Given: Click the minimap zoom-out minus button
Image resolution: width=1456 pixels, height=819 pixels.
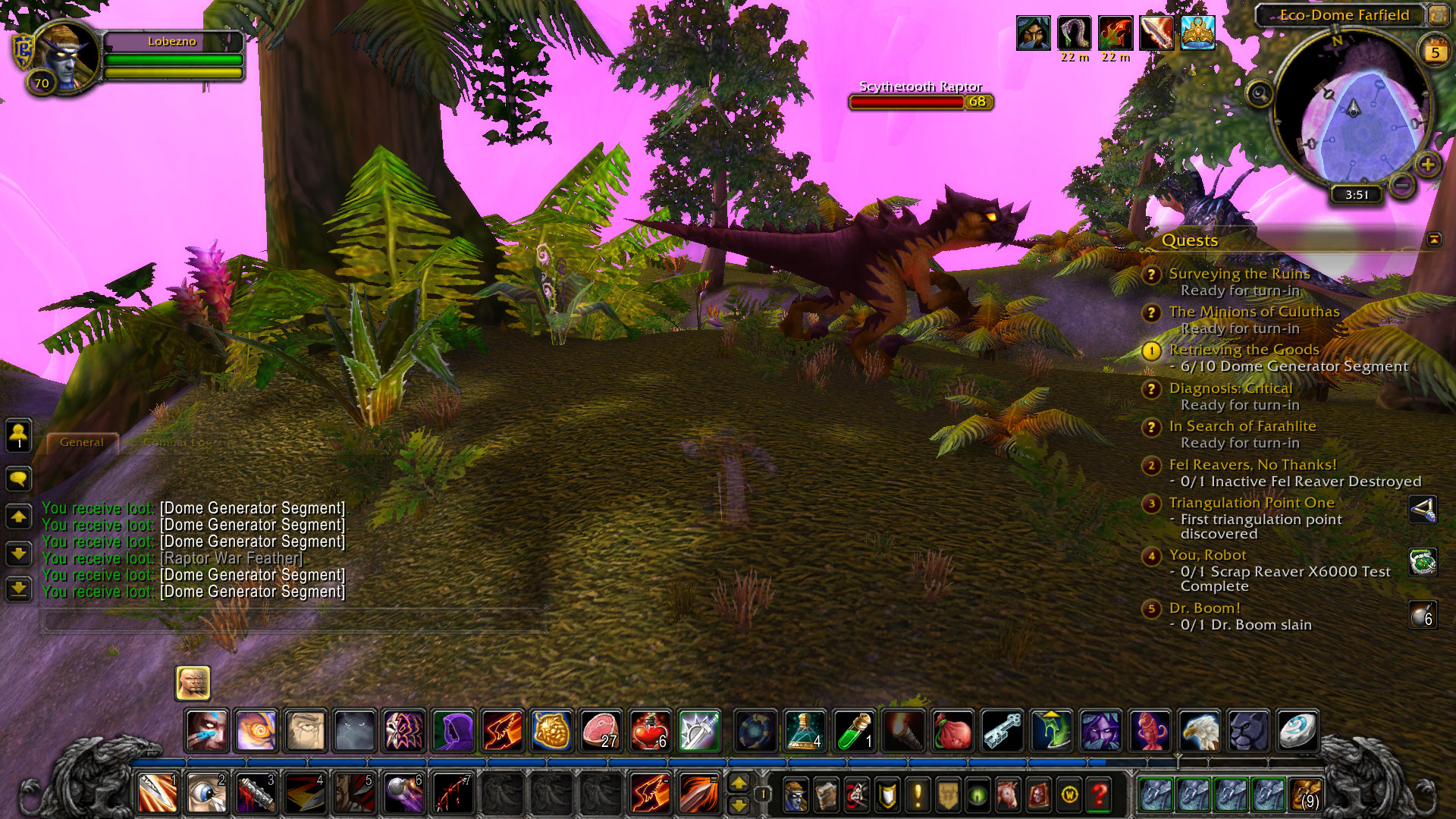Looking at the screenshot, I should click(1402, 184).
